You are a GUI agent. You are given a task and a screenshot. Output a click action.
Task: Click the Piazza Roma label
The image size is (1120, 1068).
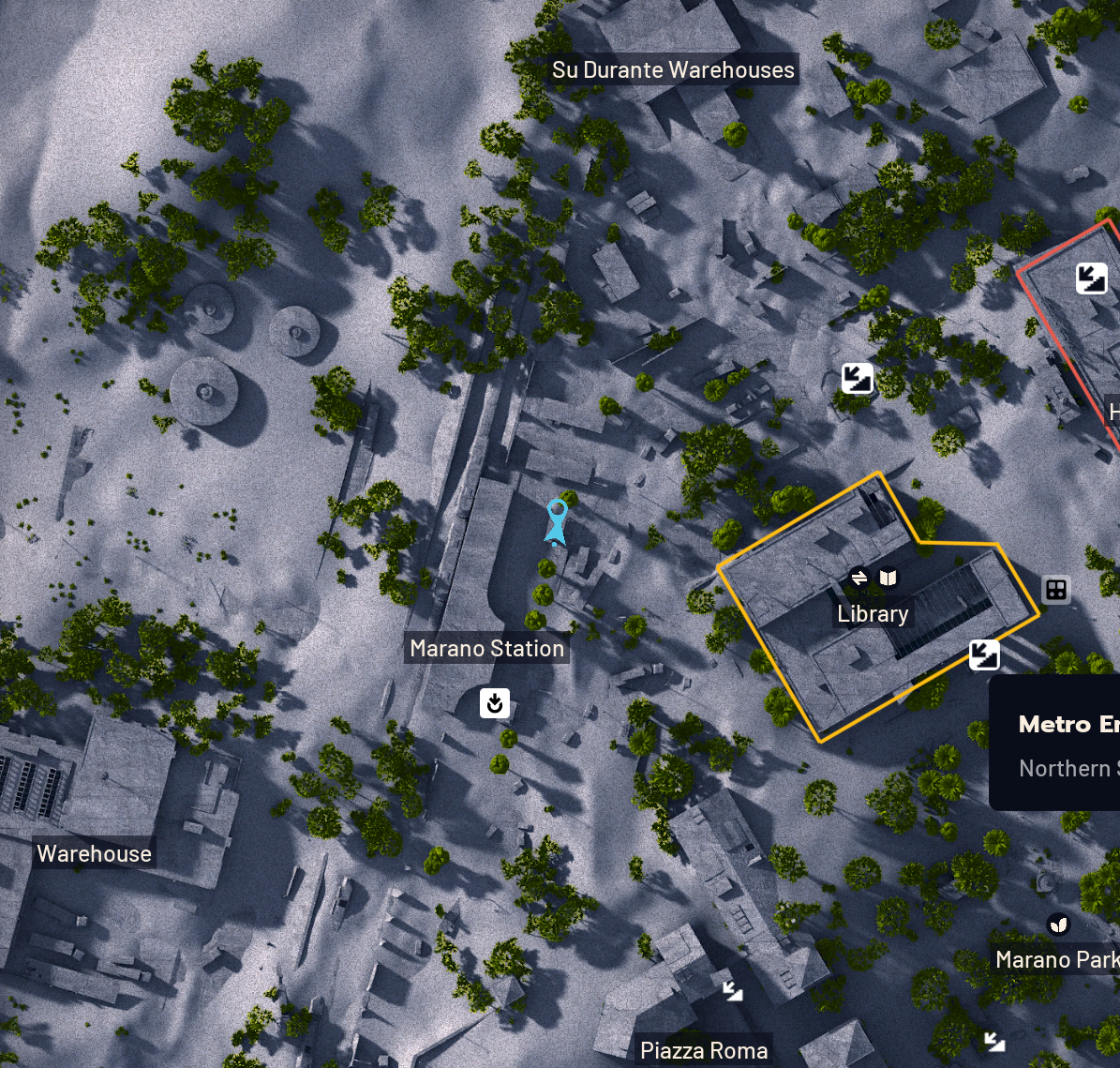[704, 1051]
